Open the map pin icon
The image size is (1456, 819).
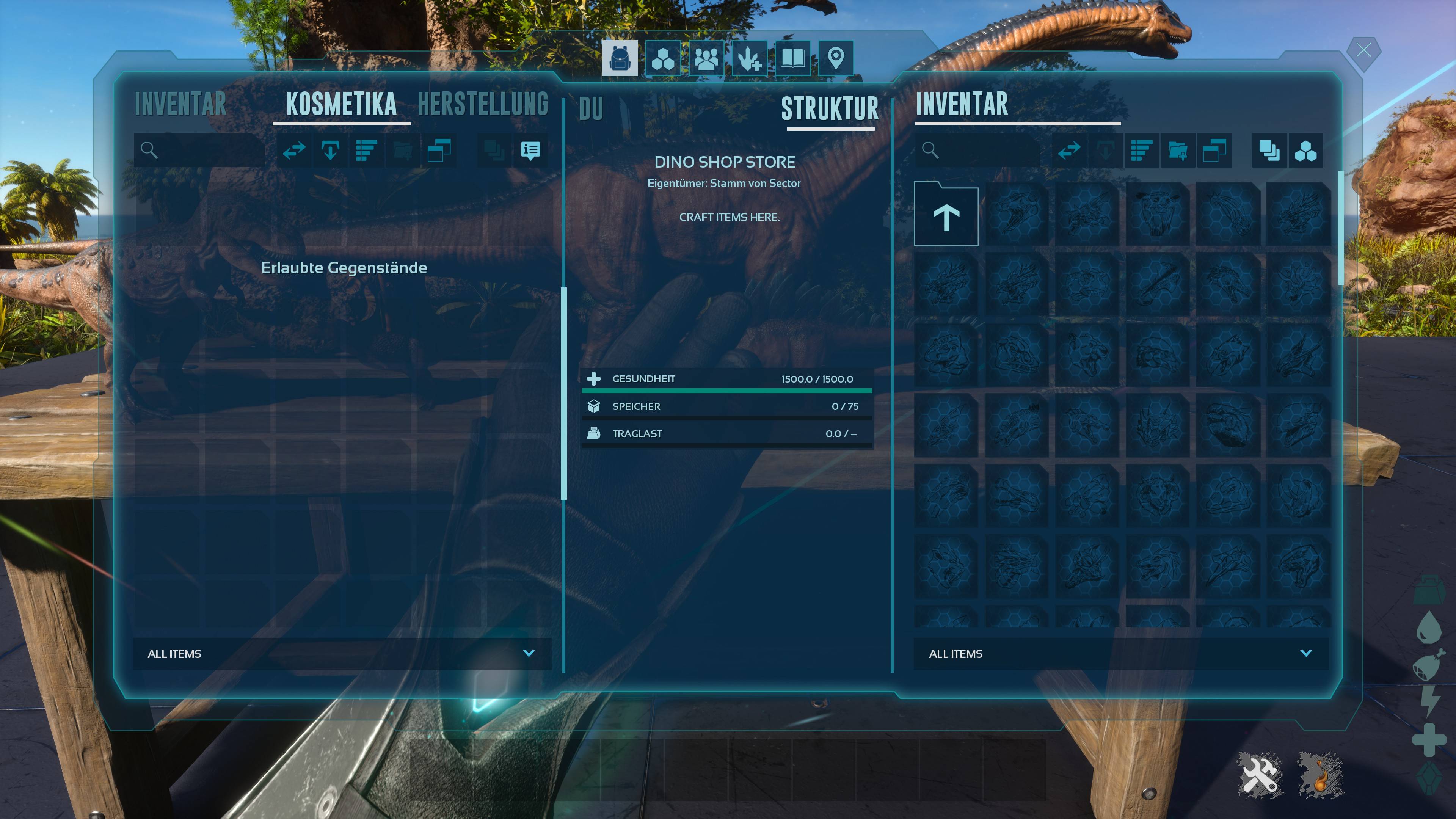[835, 58]
